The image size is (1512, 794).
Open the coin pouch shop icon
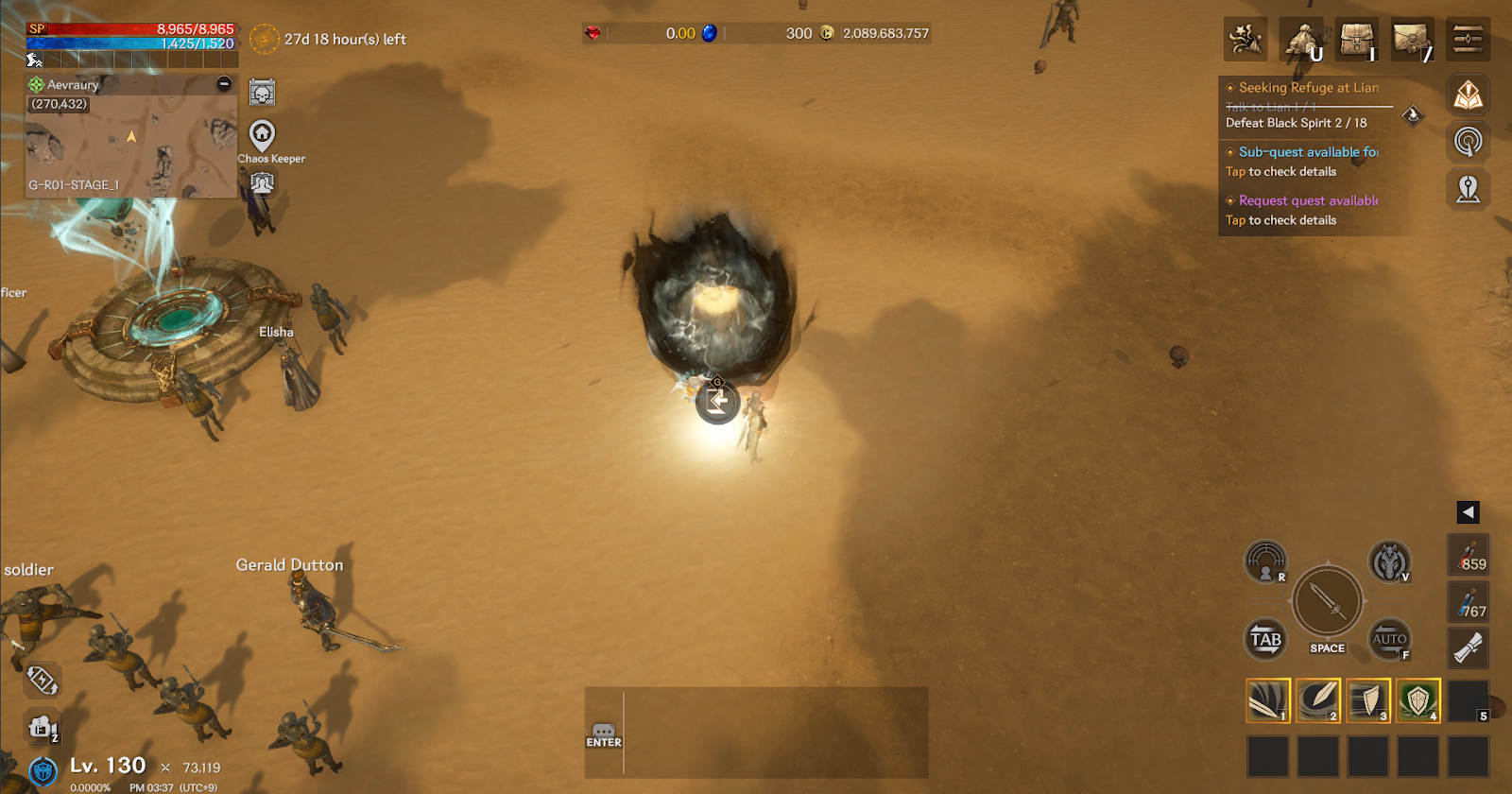[1301, 40]
